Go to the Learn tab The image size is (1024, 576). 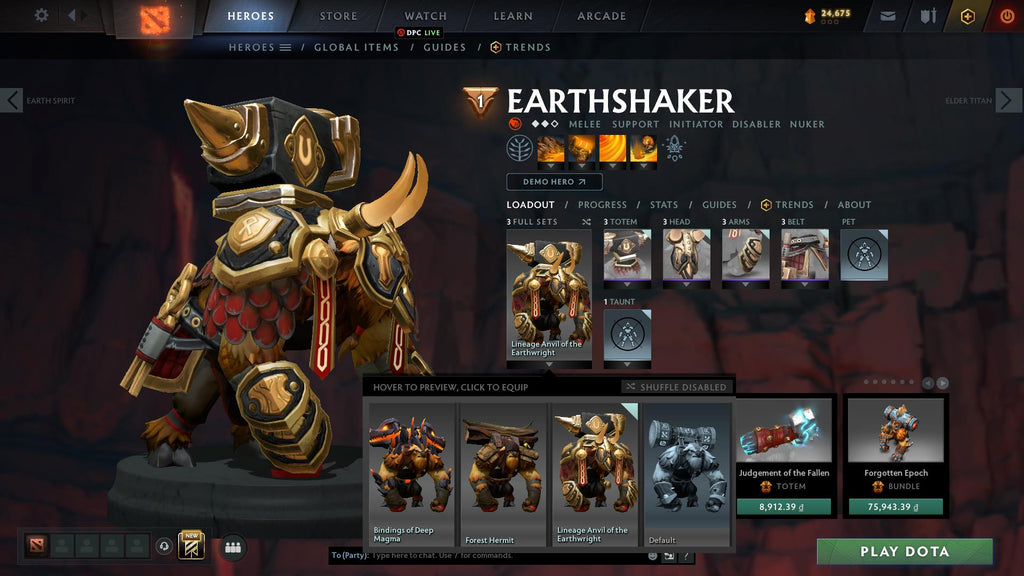pos(511,16)
